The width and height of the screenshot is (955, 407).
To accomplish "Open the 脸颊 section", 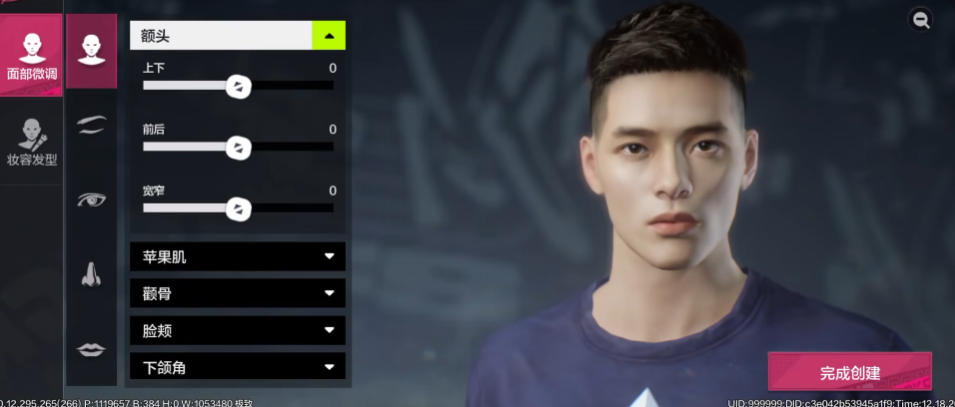I will point(238,331).
